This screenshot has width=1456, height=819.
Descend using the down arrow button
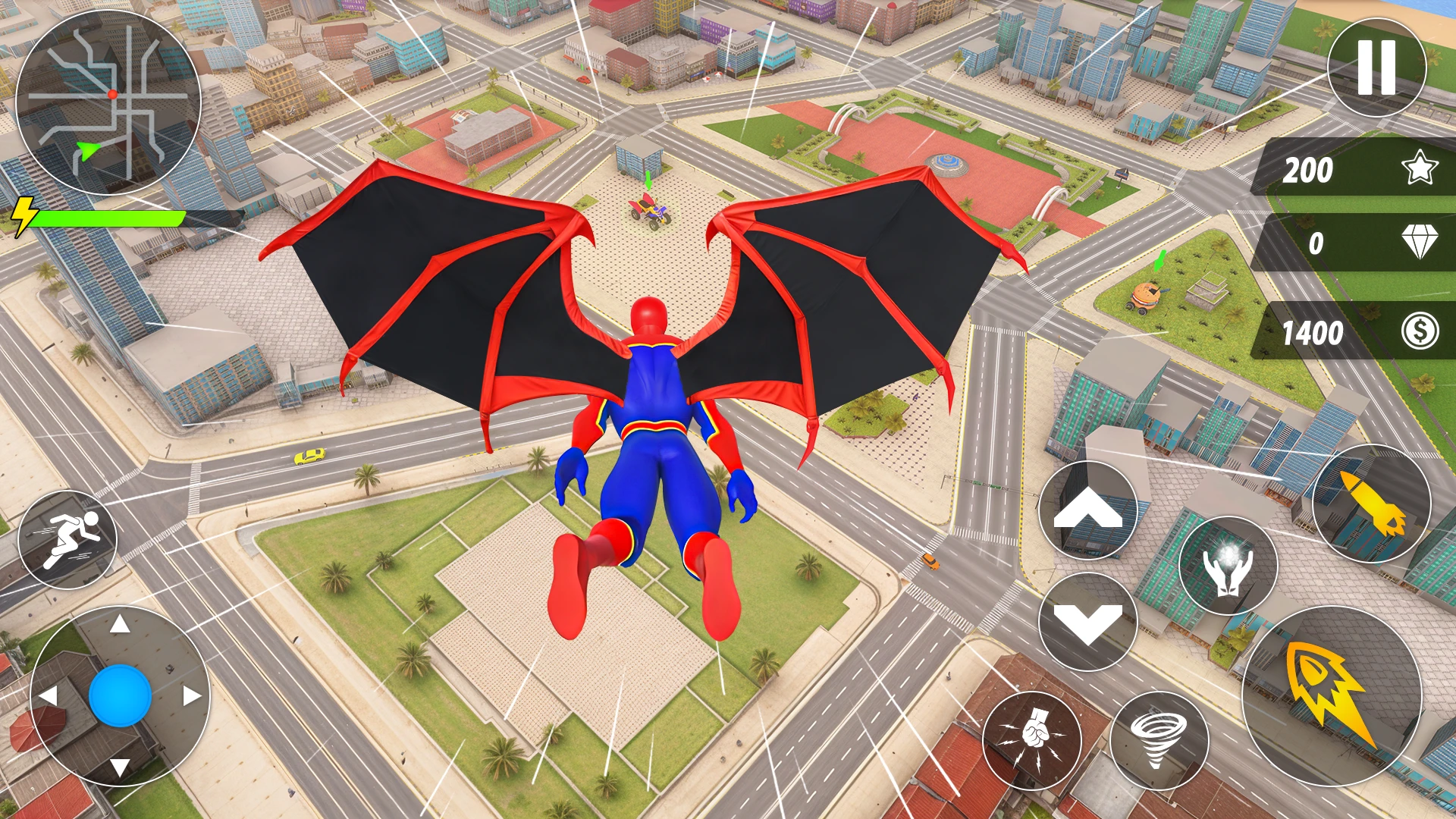(1087, 621)
